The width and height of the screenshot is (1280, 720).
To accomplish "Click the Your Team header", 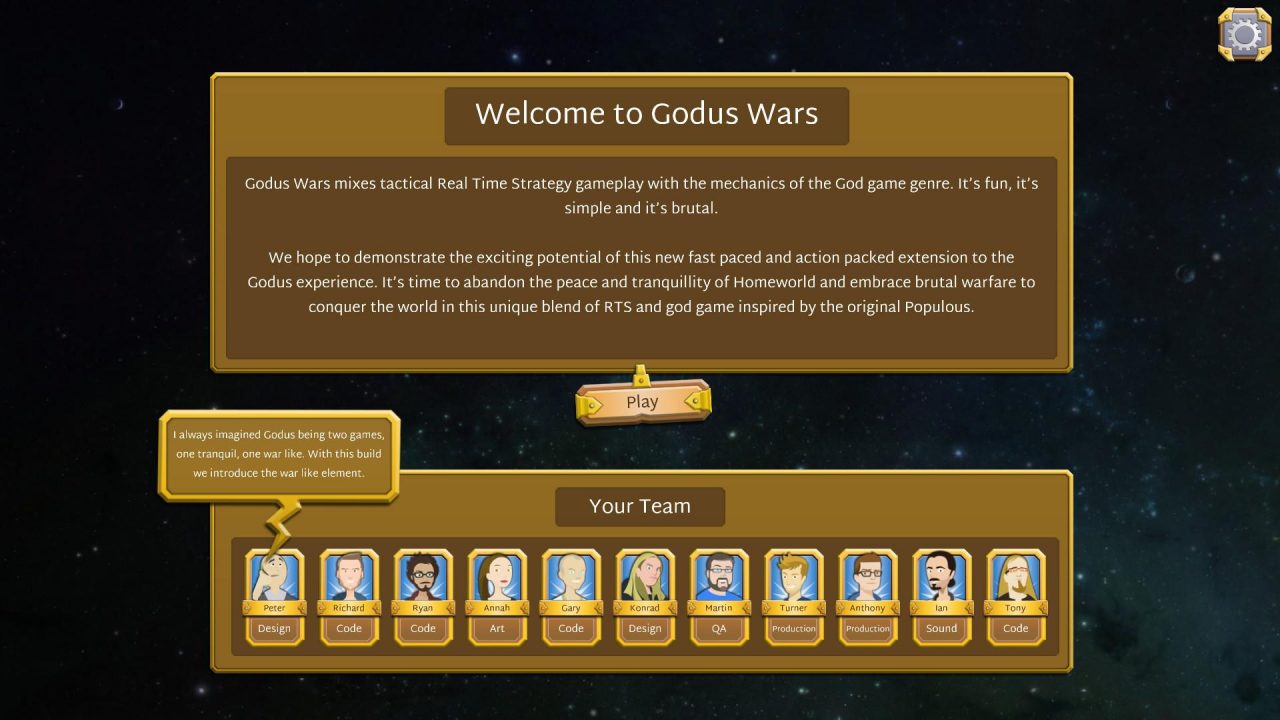I will pyautogui.click(x=640, y=506).
